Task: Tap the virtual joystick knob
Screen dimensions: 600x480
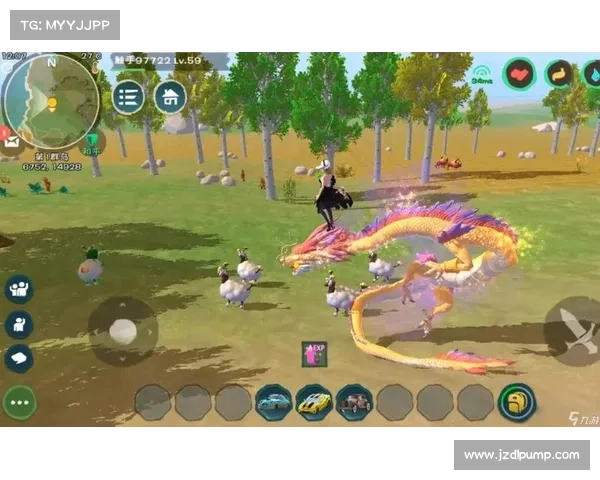Action: (x=123, y=331)
